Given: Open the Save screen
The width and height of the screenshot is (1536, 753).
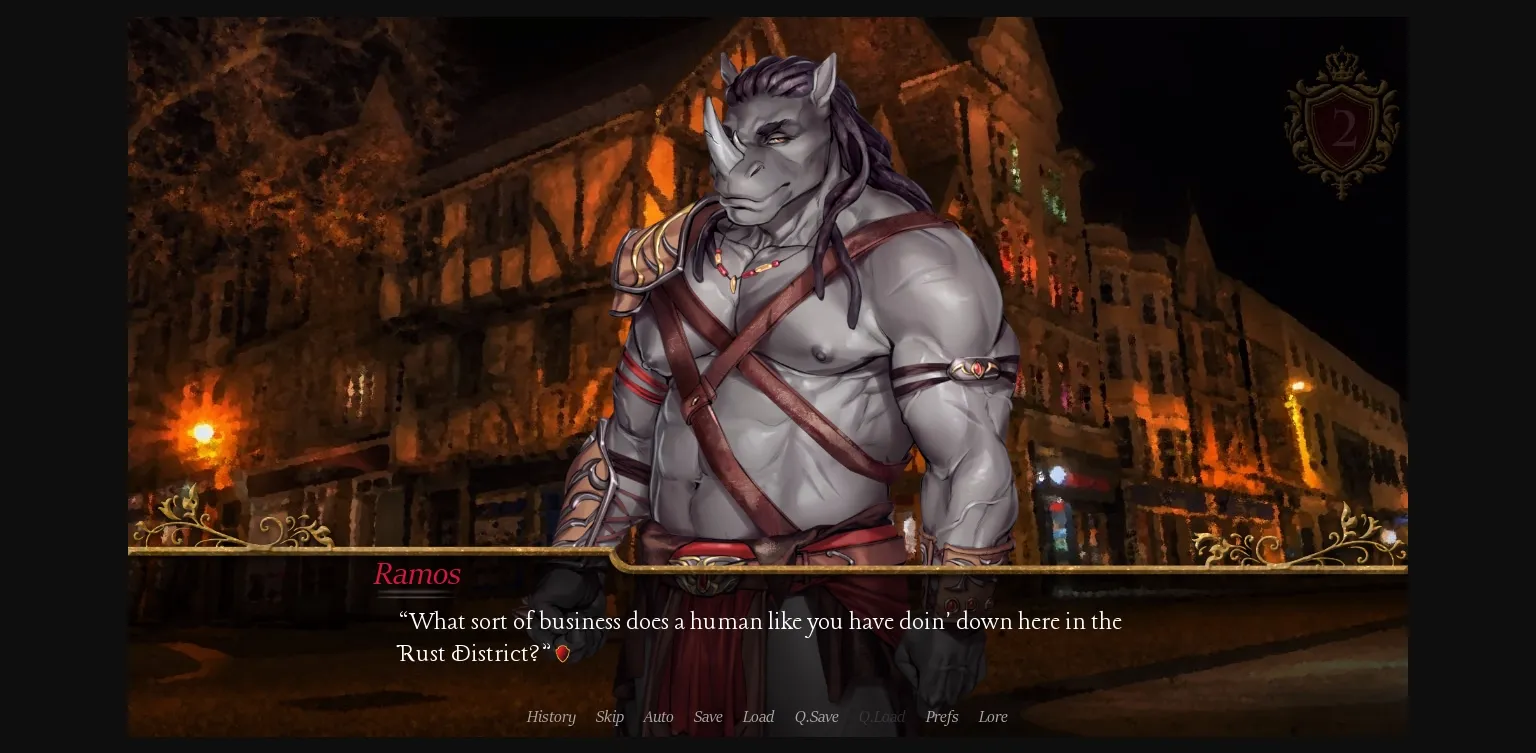Looking at the screenshot, I should [708, 717].
